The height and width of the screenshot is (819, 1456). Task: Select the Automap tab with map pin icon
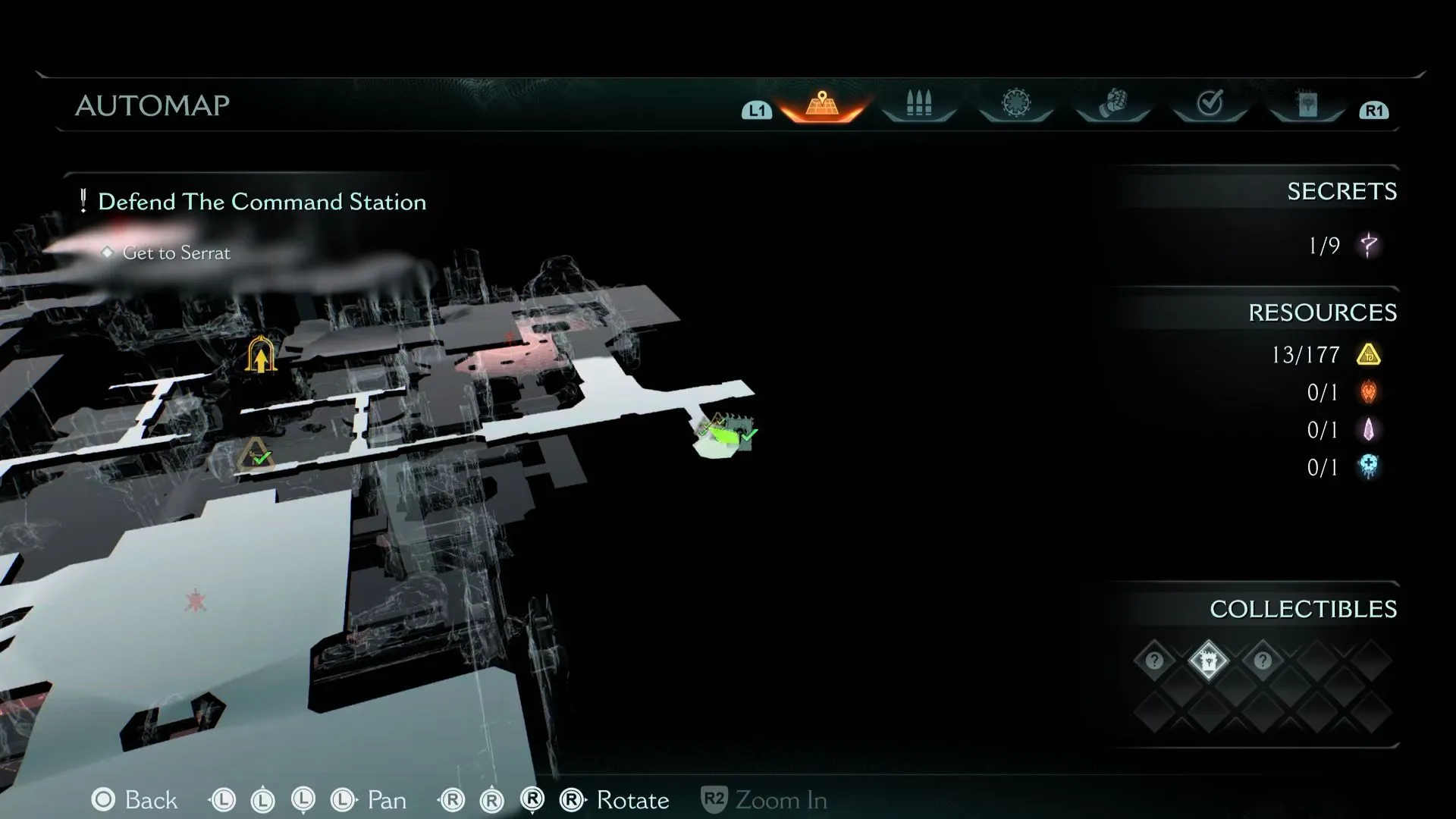click(822, 104)
